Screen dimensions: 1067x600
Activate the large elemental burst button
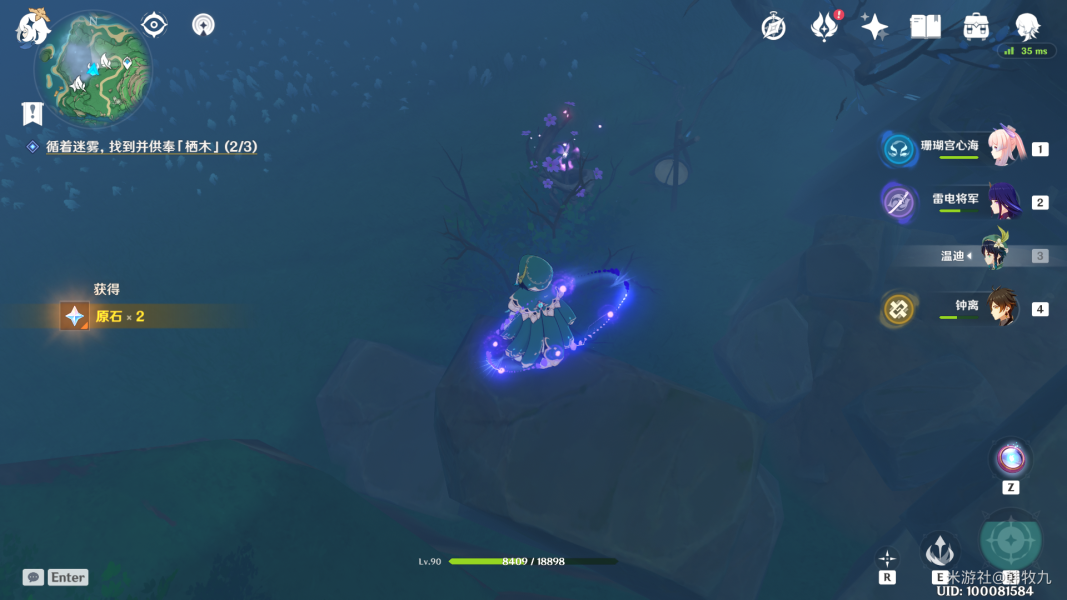(1010, 541)
